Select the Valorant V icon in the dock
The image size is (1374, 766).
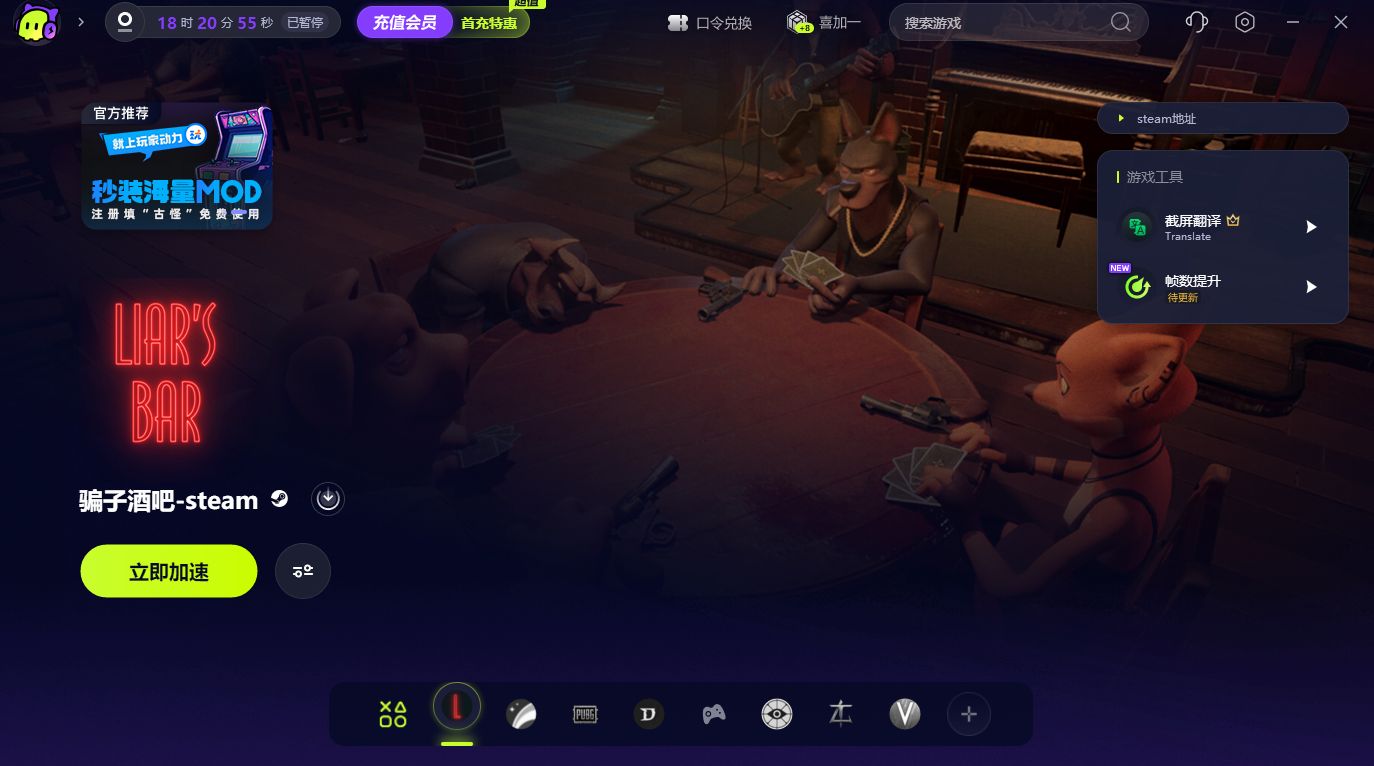coord(905,714)
